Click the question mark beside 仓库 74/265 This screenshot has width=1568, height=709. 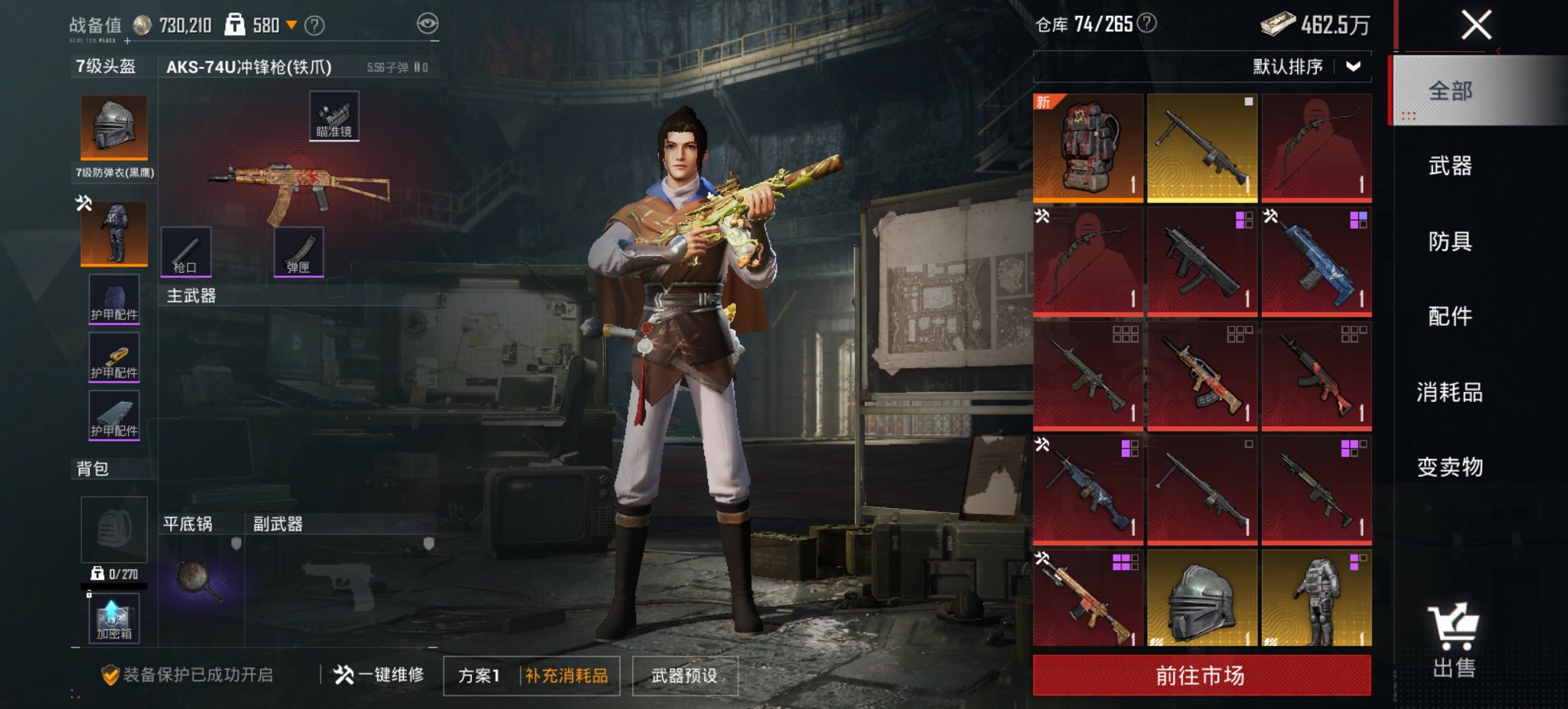(x=1147, y=23)
